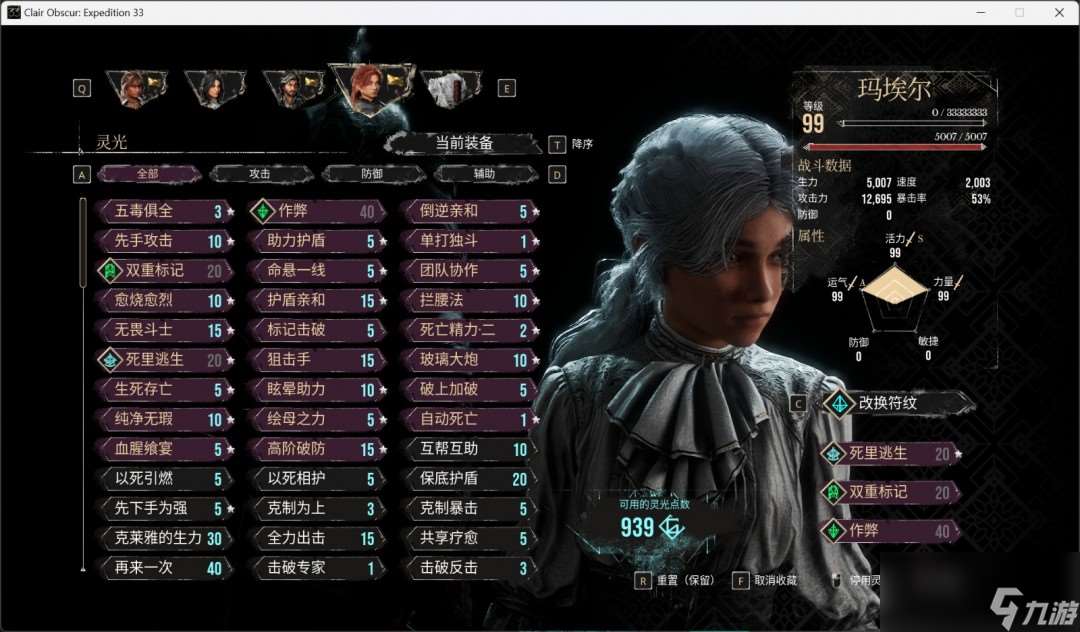Select the white-furred character portrait
Image resolution: width=1080 pixels, height=632 pixels.
click(x=450, y=88)
